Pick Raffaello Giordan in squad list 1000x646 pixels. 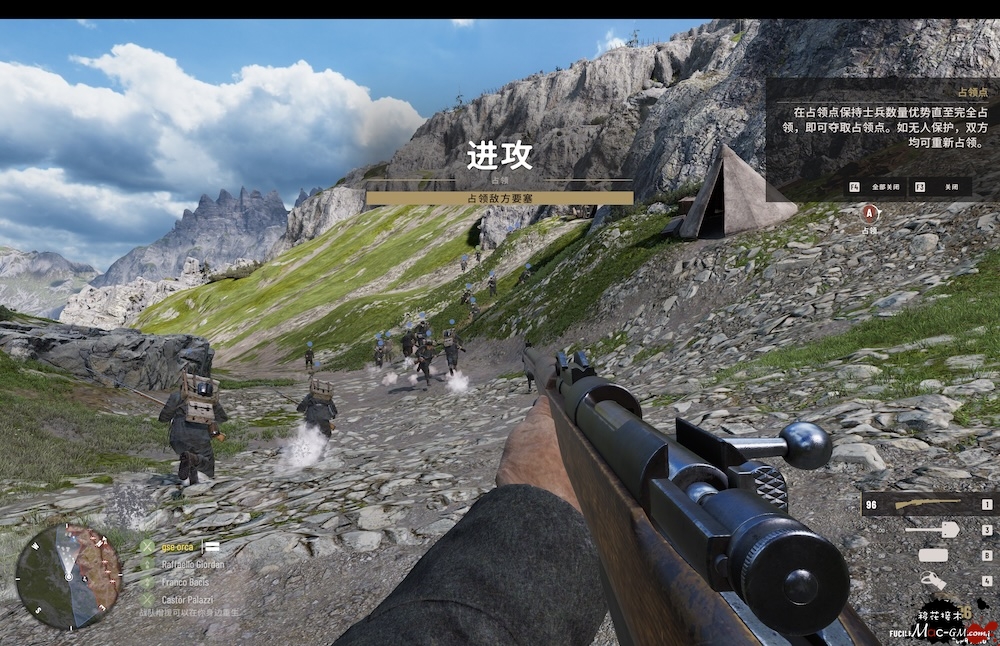click(192, 564)
